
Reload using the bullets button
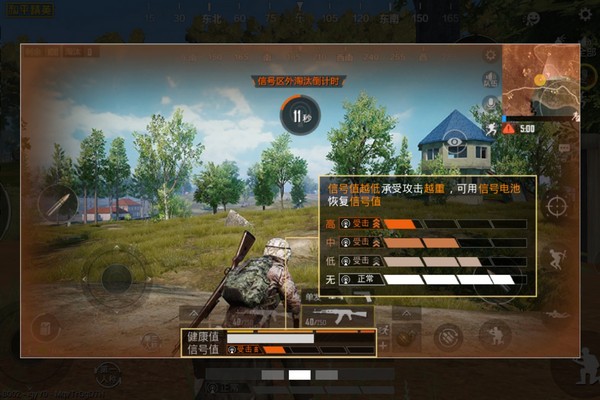(x=448, y=337)
